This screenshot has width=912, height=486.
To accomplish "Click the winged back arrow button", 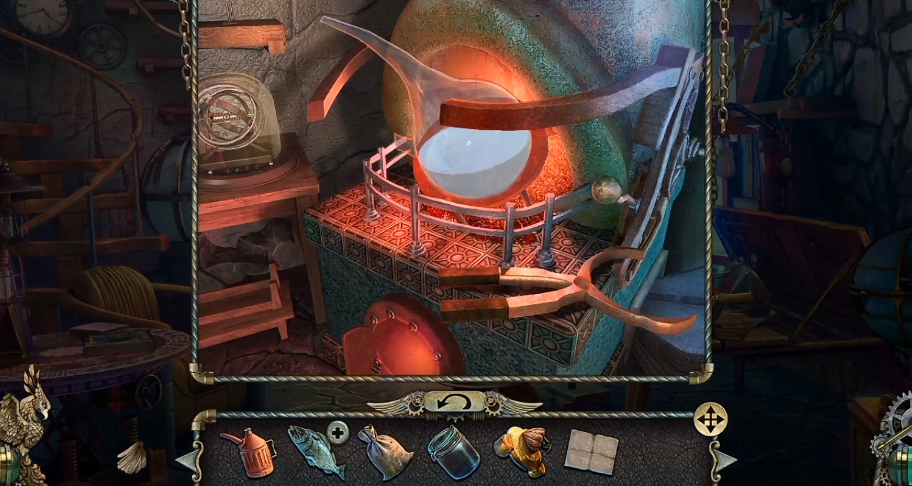I will [x=454, y=402].
